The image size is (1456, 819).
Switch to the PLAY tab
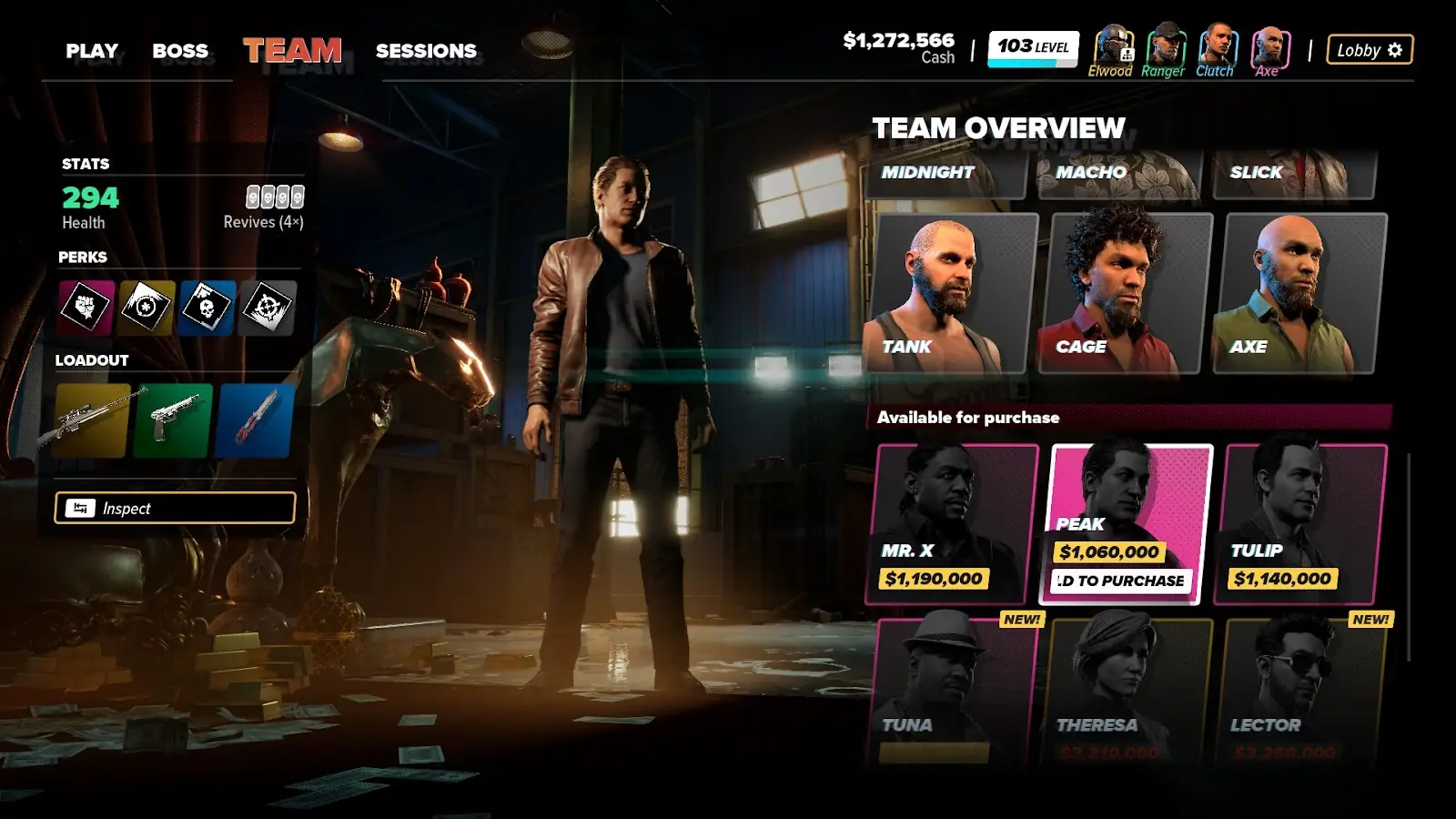pyautogui.click(x=92, y=51)
